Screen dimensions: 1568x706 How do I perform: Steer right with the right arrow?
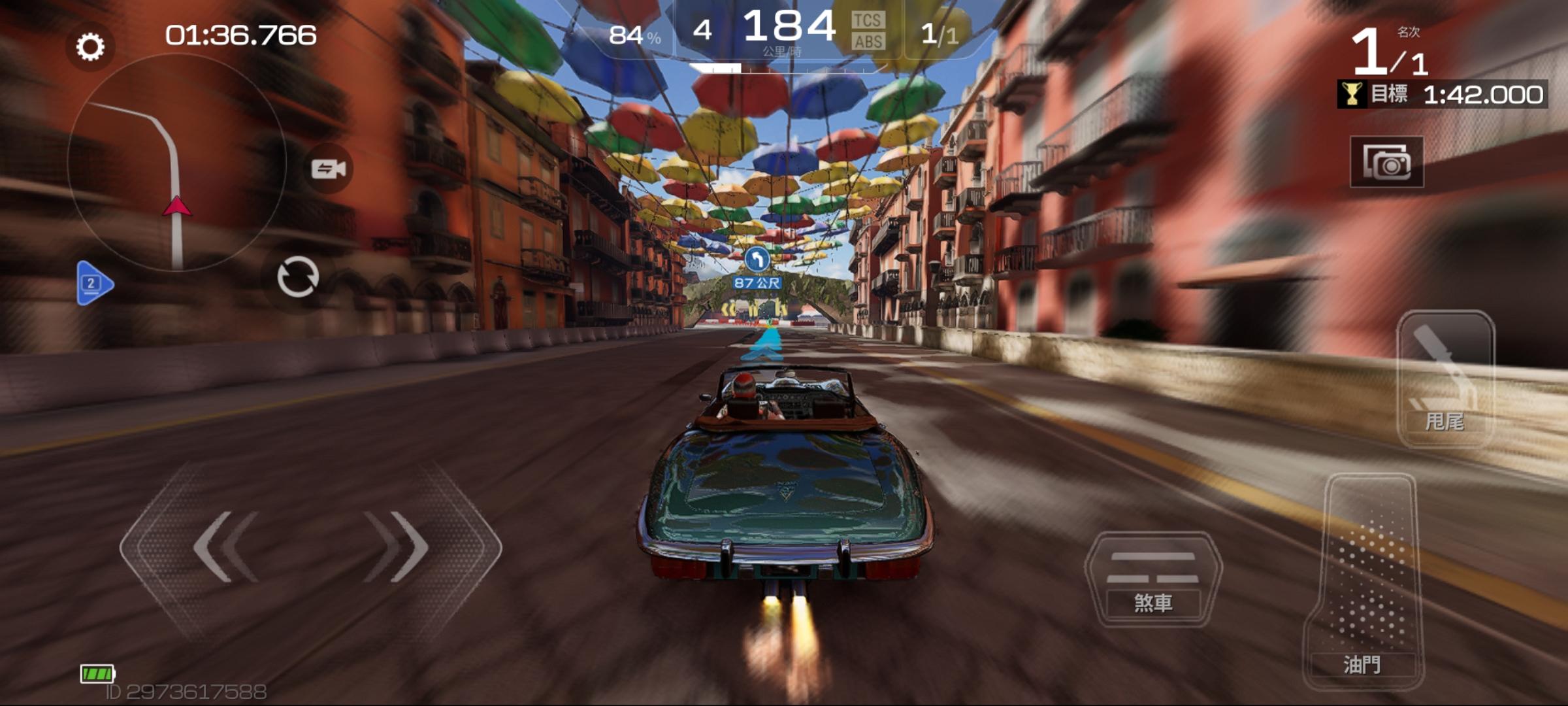pos(397,548)
